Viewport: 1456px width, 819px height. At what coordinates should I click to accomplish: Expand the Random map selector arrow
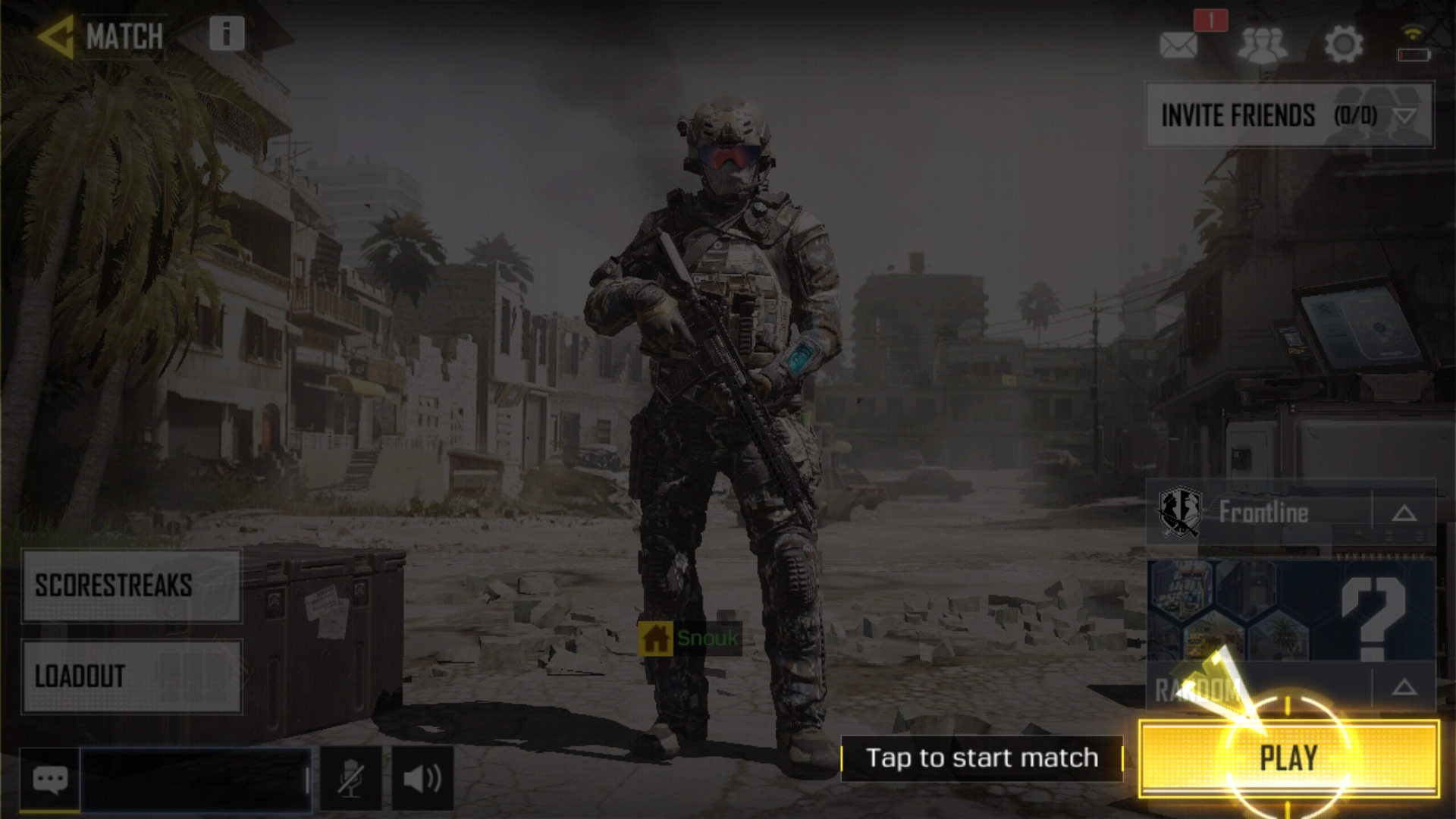[x=1404, y=688]
